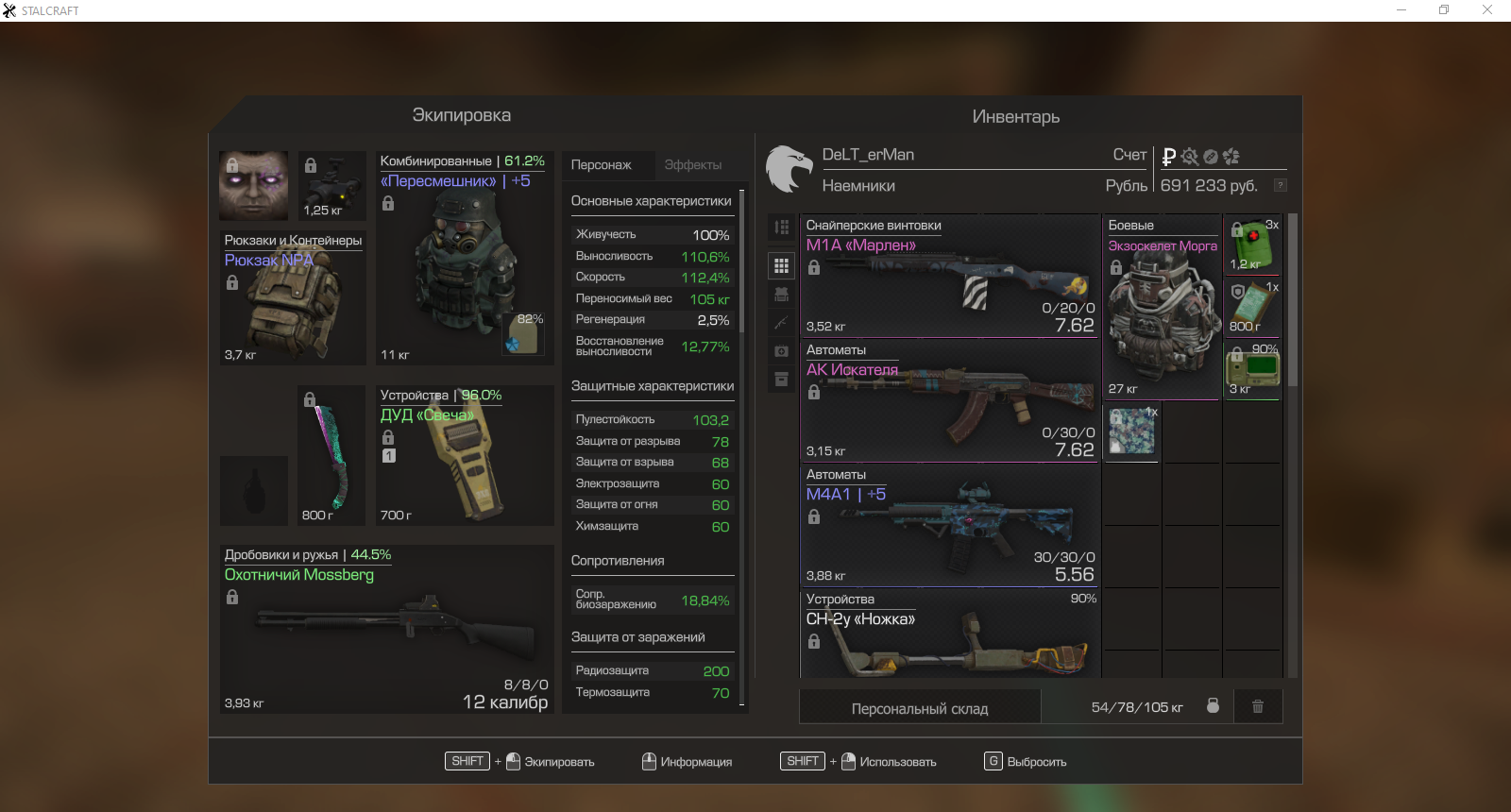Select the grid view inventory filter

[x=781, y=266]
